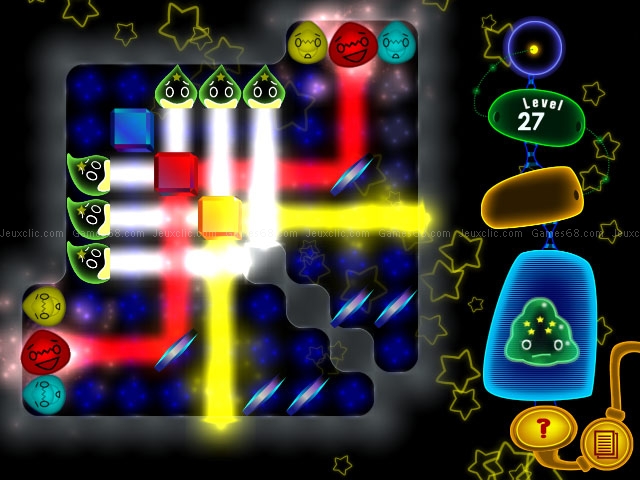Pick the orange cube block
This screenshot has height=480, width=640.
point(219,216)
